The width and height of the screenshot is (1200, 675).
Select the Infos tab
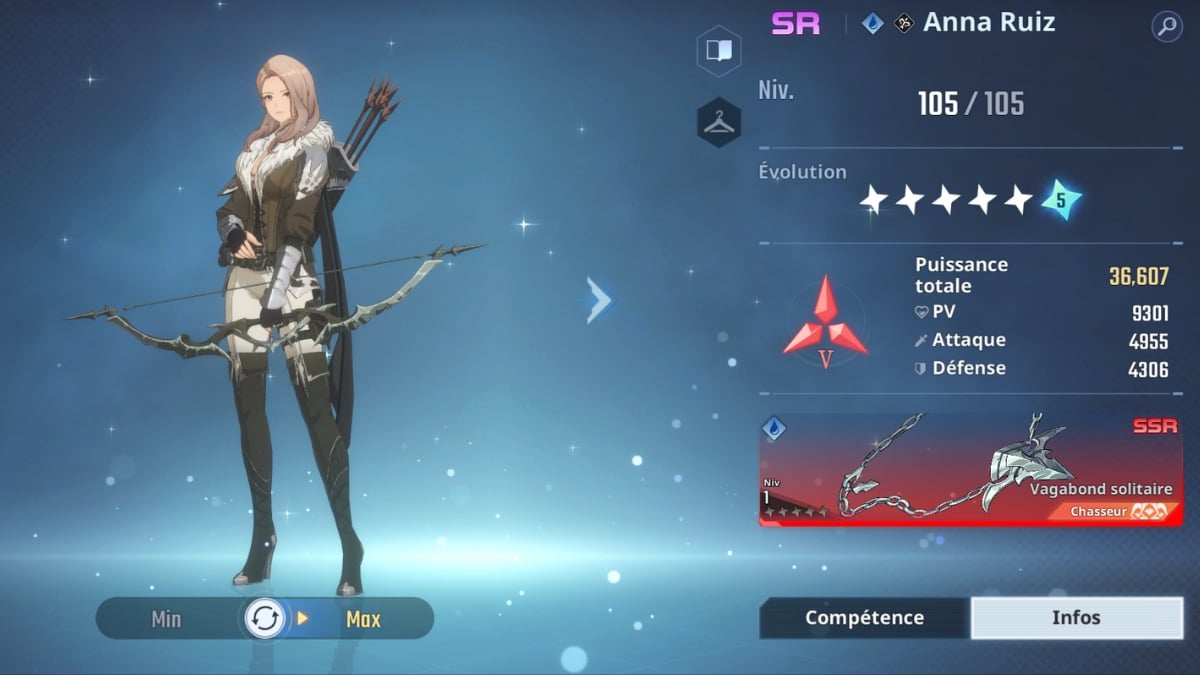1076,618
